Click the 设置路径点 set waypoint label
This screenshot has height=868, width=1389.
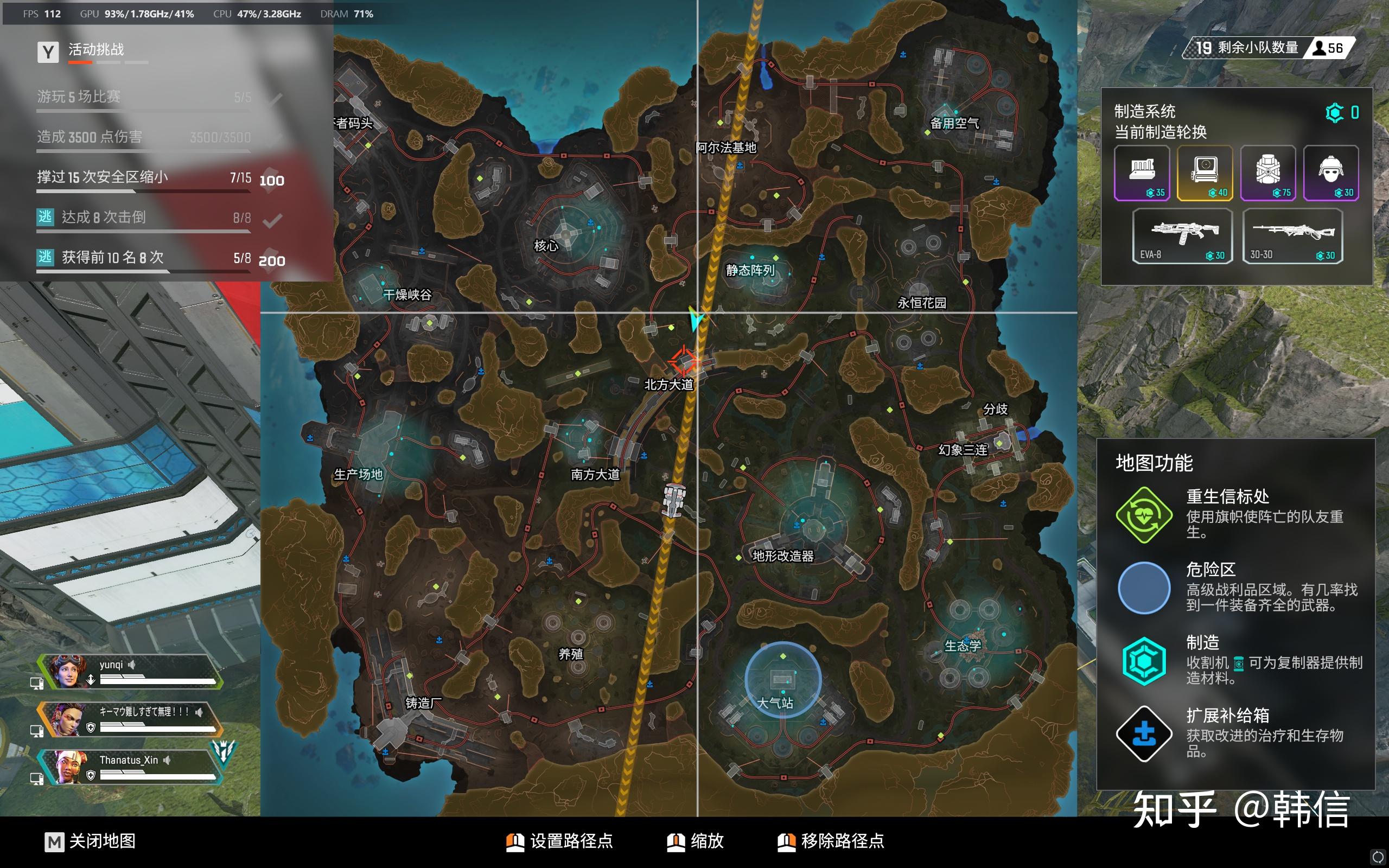[x=571, y=841]
